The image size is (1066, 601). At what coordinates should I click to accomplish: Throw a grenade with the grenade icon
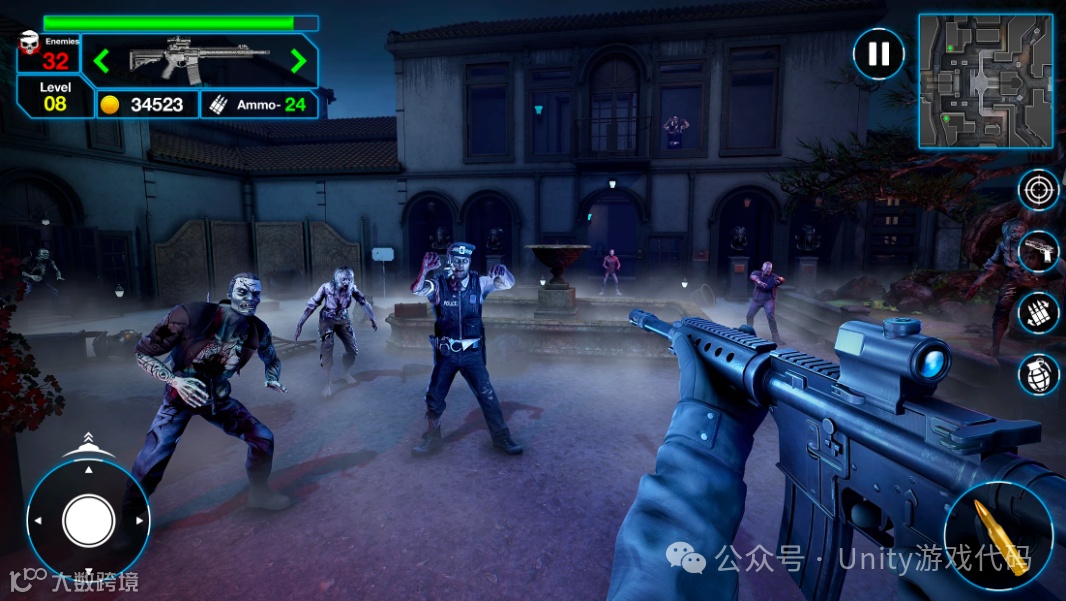click(1038, 375)
